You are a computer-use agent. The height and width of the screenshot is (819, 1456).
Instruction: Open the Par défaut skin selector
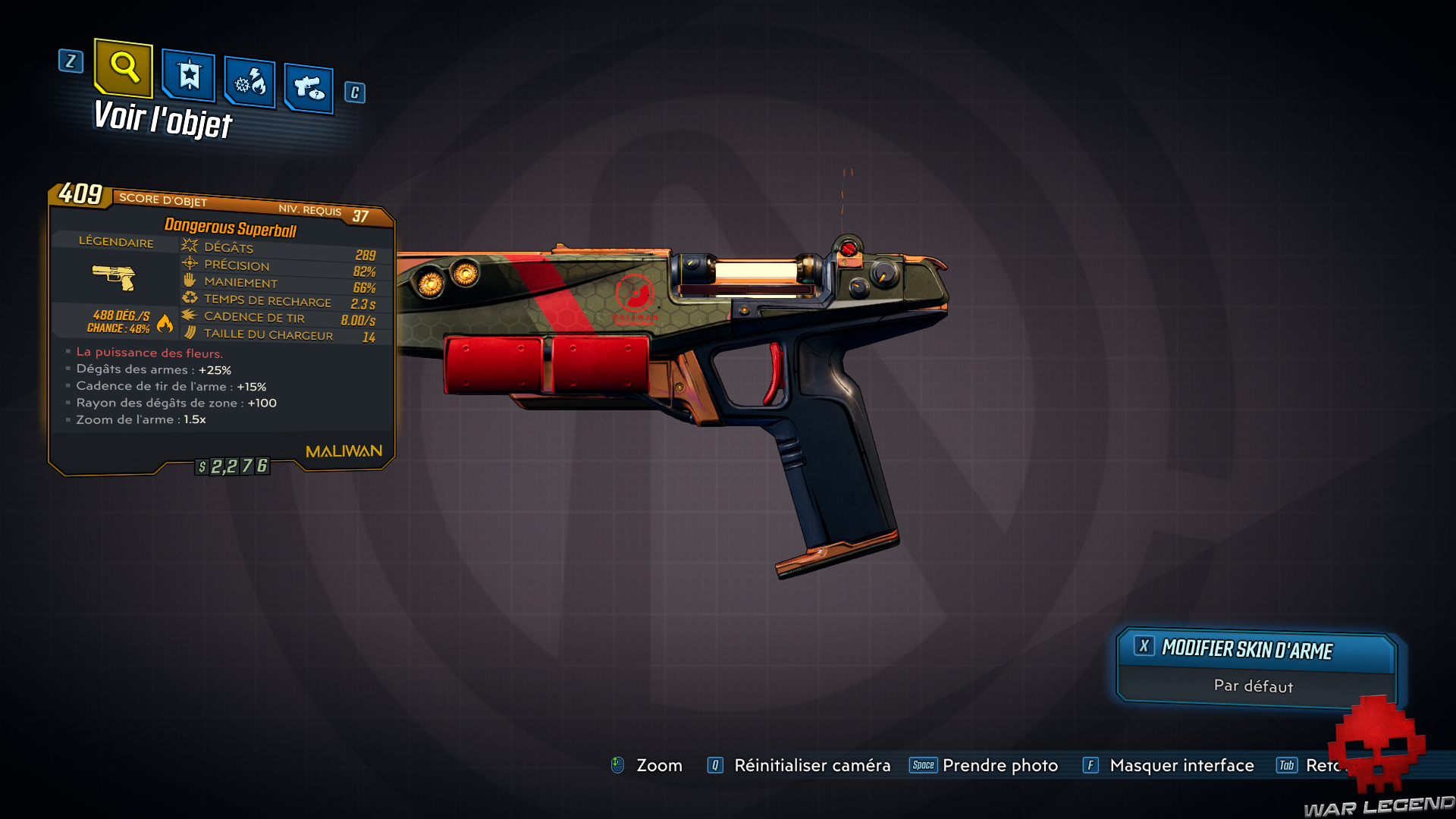(1253, 686)
